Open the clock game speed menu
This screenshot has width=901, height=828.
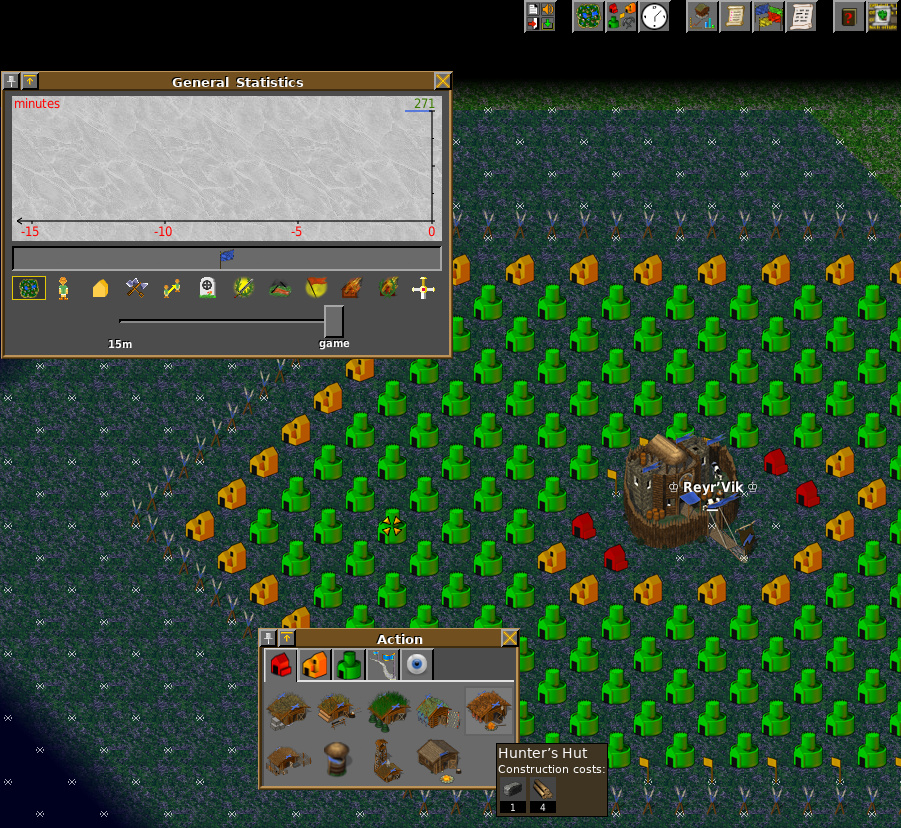pos(653,16)
